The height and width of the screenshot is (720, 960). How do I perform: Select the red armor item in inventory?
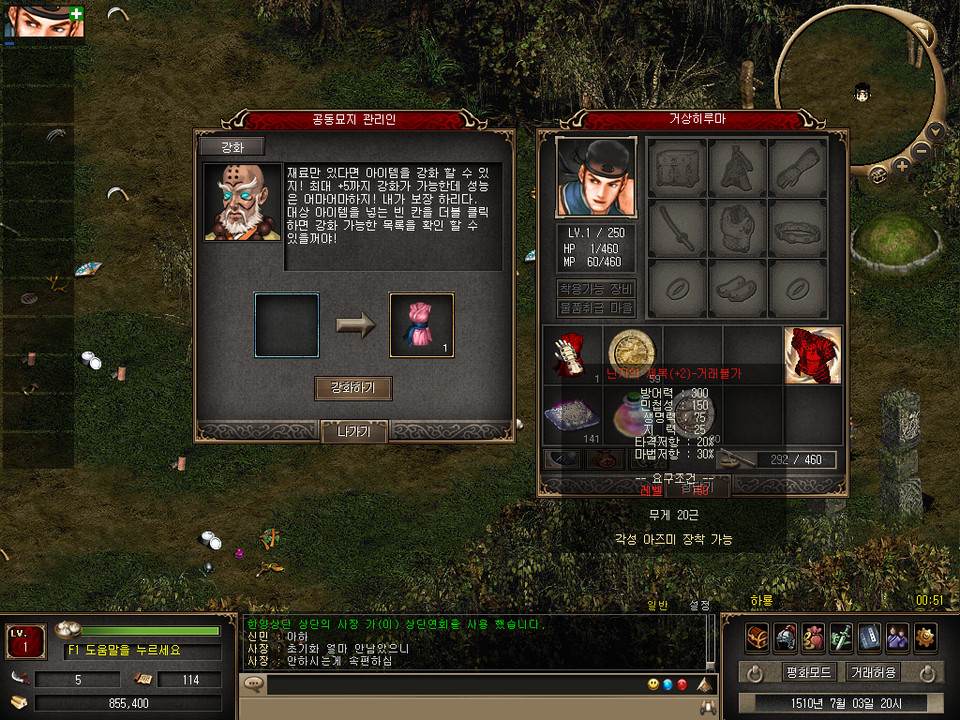pos(812,355)
